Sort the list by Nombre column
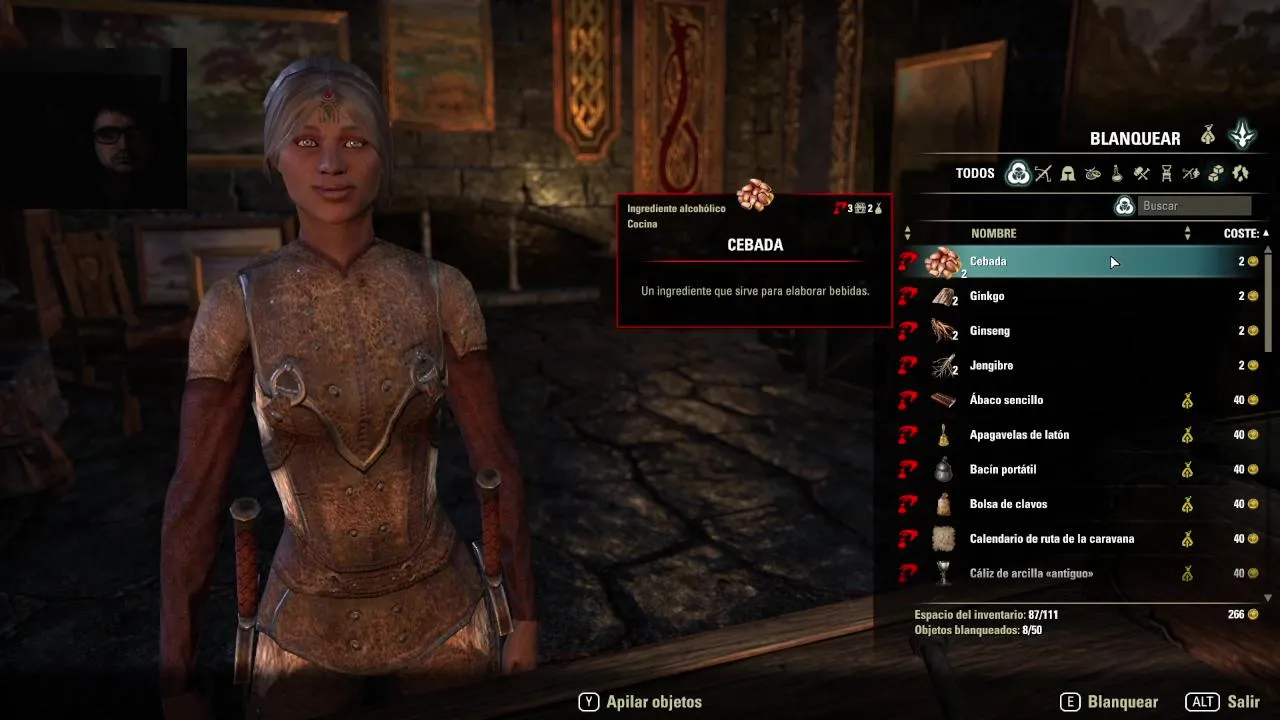 tap(993, 233)
